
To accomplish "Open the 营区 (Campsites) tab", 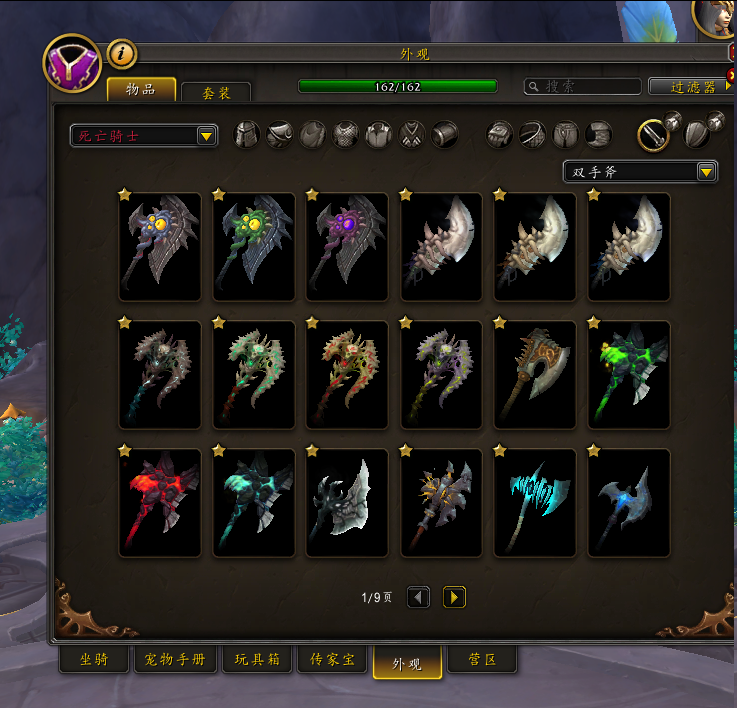I will pyautogui.click(x=482, y=661).
